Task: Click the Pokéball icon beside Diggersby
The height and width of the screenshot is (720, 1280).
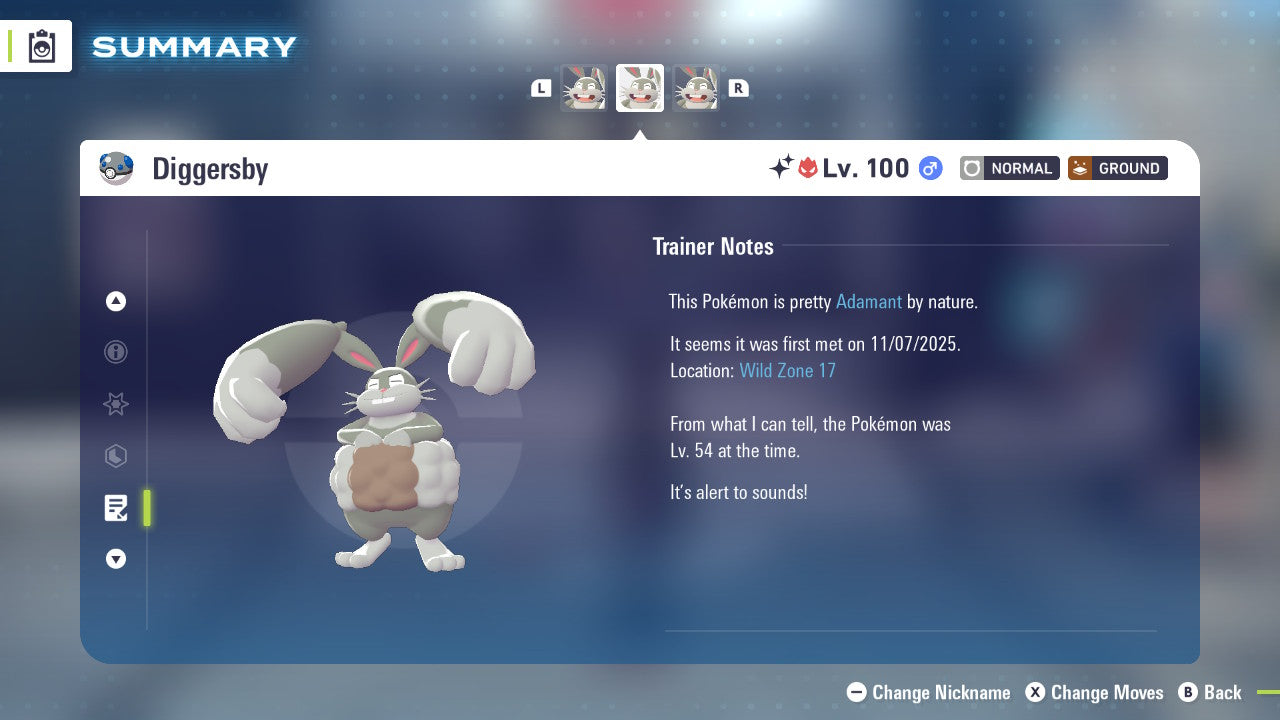Action: click(x=116, y=168)
